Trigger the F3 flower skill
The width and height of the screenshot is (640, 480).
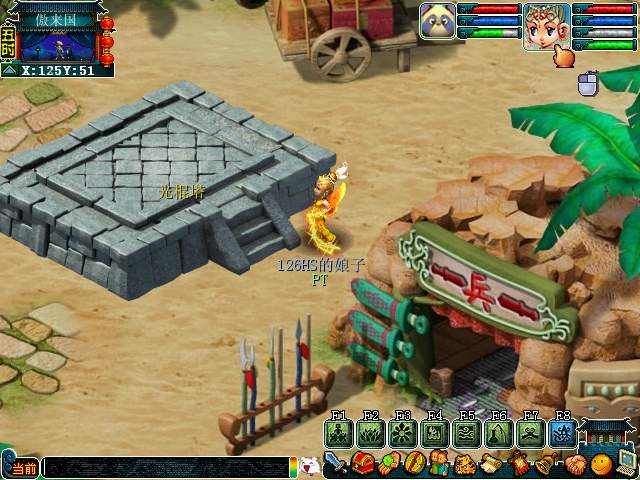tap(402, 433)
